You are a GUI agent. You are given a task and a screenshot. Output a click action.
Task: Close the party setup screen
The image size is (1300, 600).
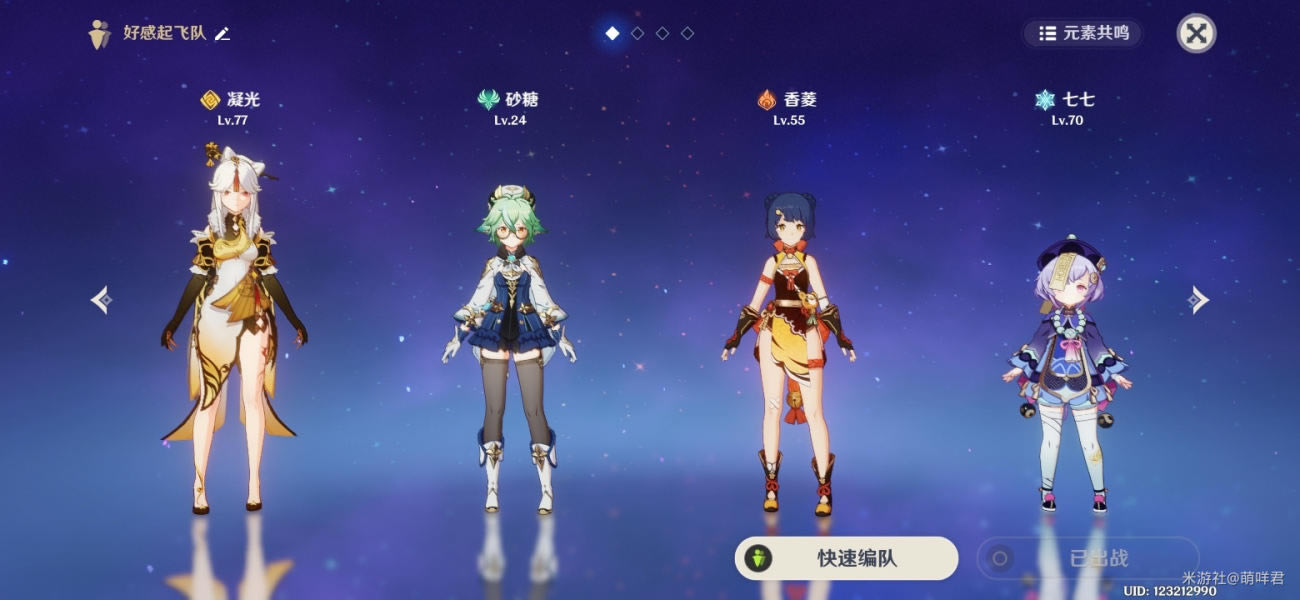click(x=1196, y=33)
